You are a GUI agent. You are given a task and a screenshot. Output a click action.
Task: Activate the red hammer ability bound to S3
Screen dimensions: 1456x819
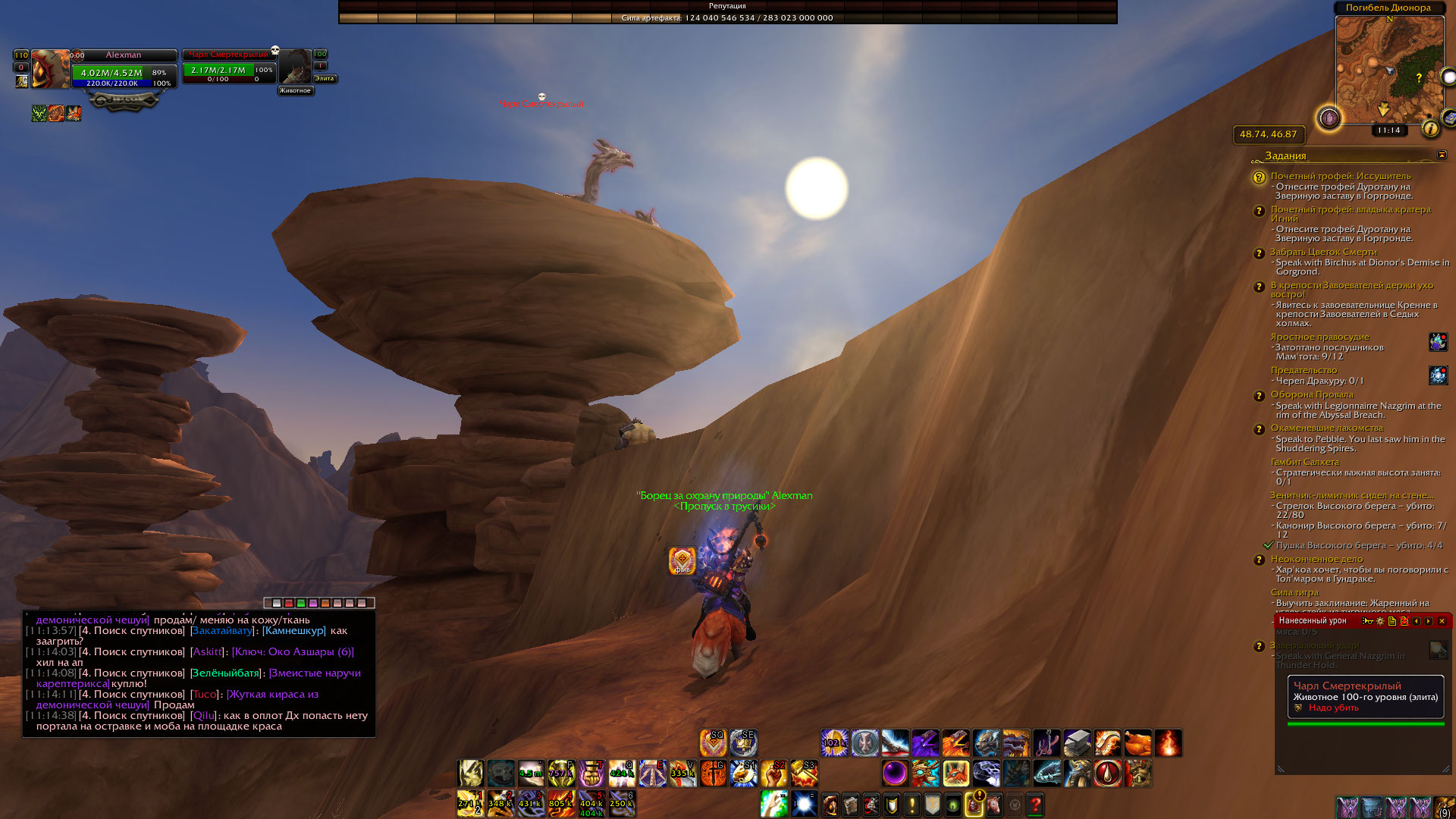pyautogui.click(x=804, y=773)
